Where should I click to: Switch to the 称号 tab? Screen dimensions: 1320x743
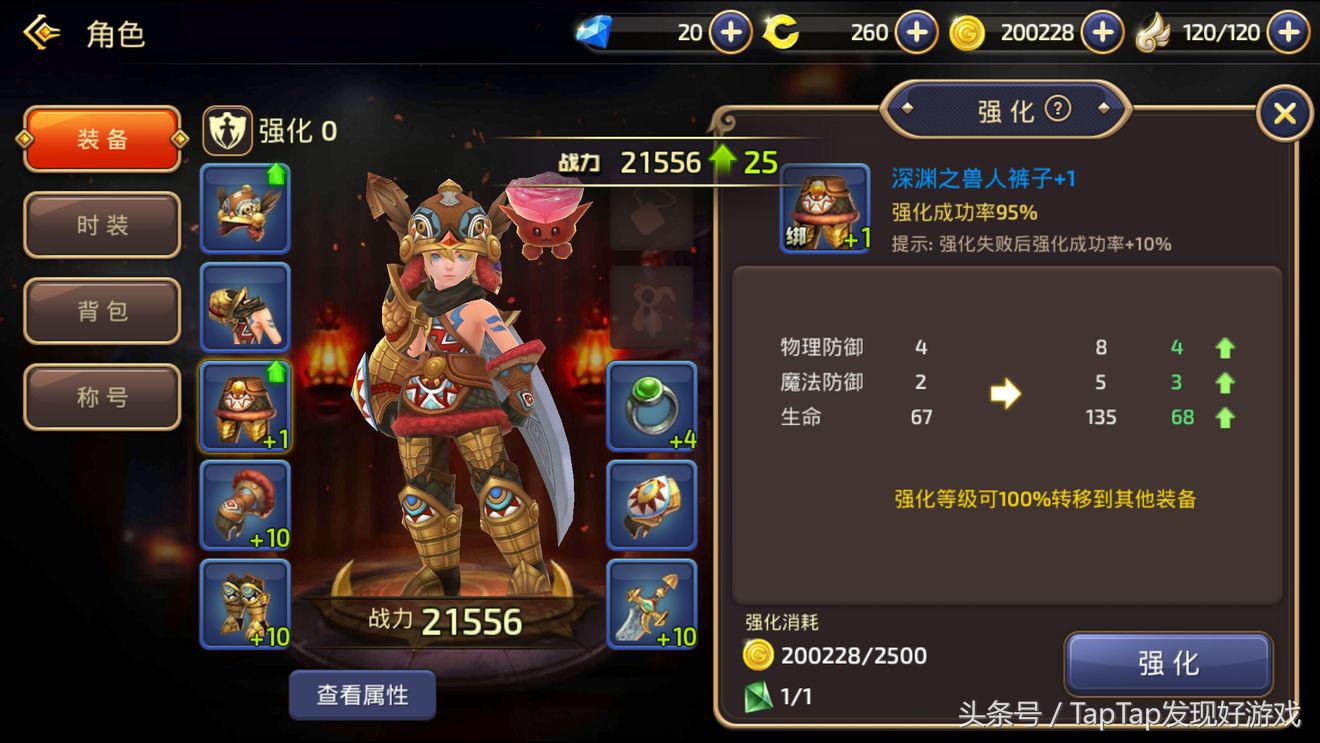(101, 397)
